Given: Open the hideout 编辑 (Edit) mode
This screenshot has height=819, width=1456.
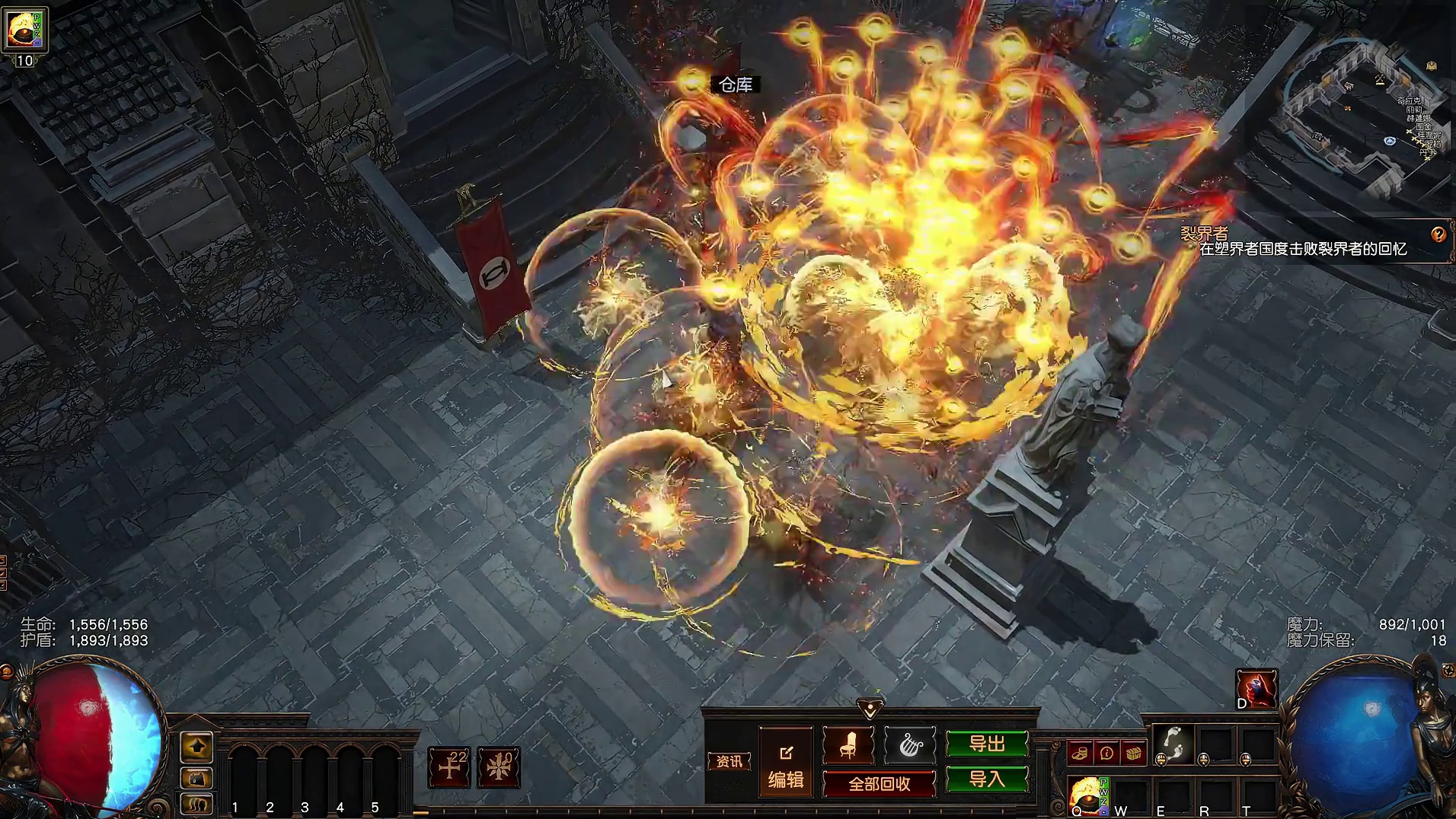Looking at the screenshot, I should click(786, 767).
